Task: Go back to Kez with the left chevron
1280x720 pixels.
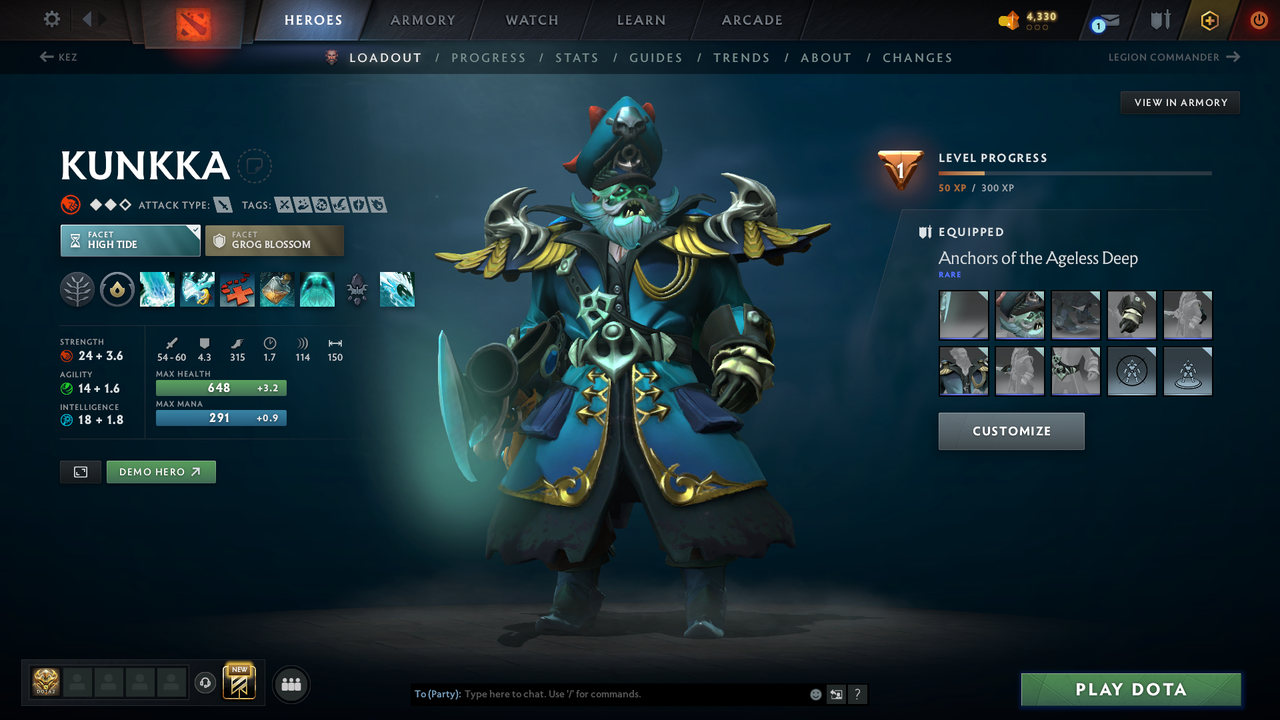Action: coord(47,57)
